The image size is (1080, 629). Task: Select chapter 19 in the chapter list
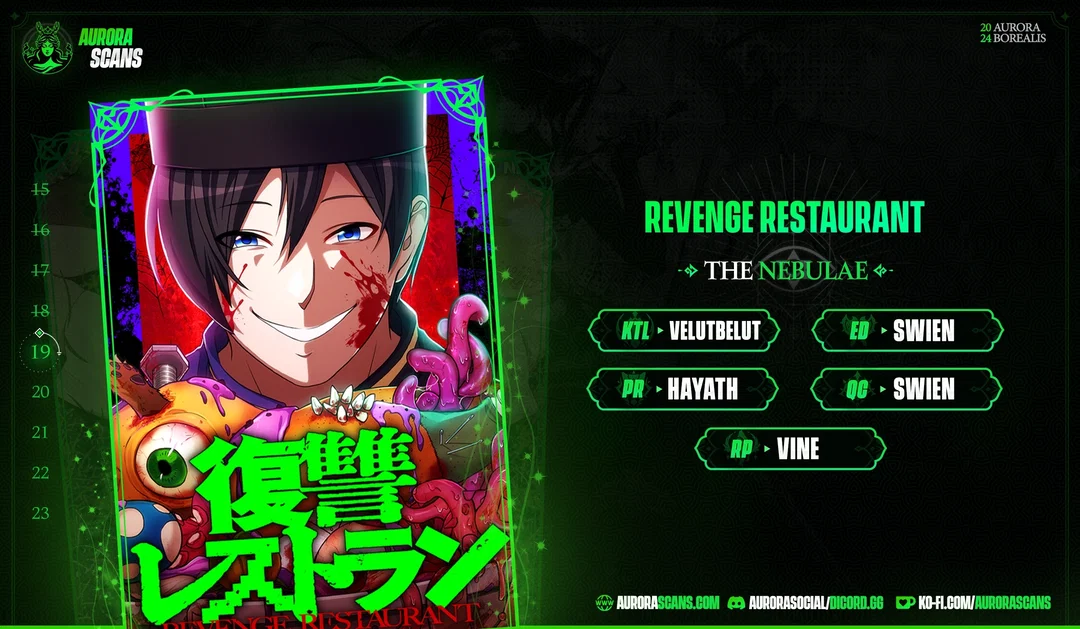[x=41, y=351]
